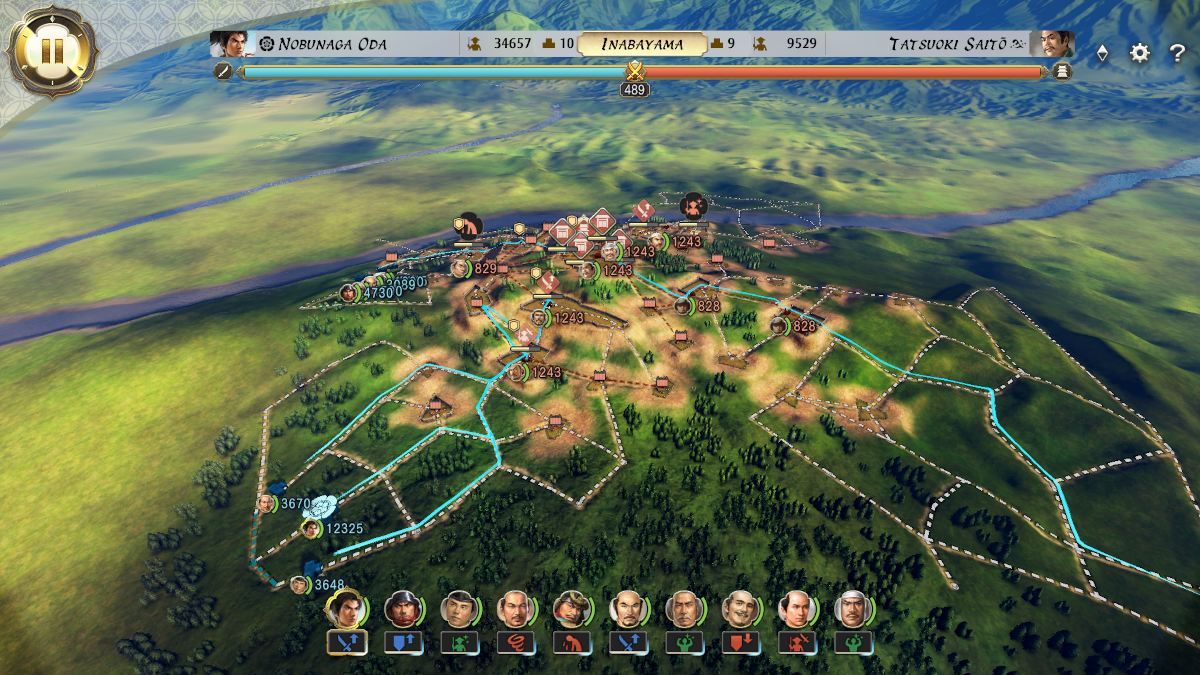Open help via the question mark icon
Image resolution: width=1200 pixels, height=675 pixels.
[x=1177, y=53]
